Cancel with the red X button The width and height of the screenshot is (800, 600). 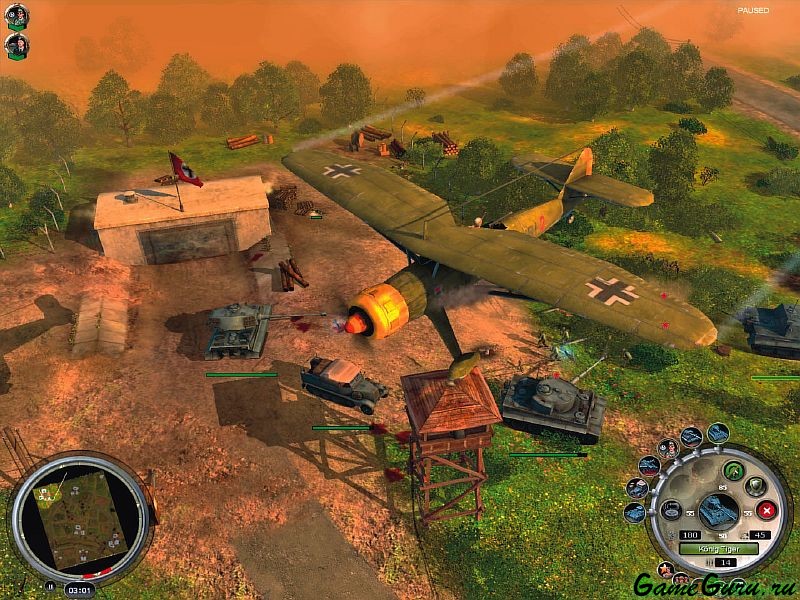765,511
